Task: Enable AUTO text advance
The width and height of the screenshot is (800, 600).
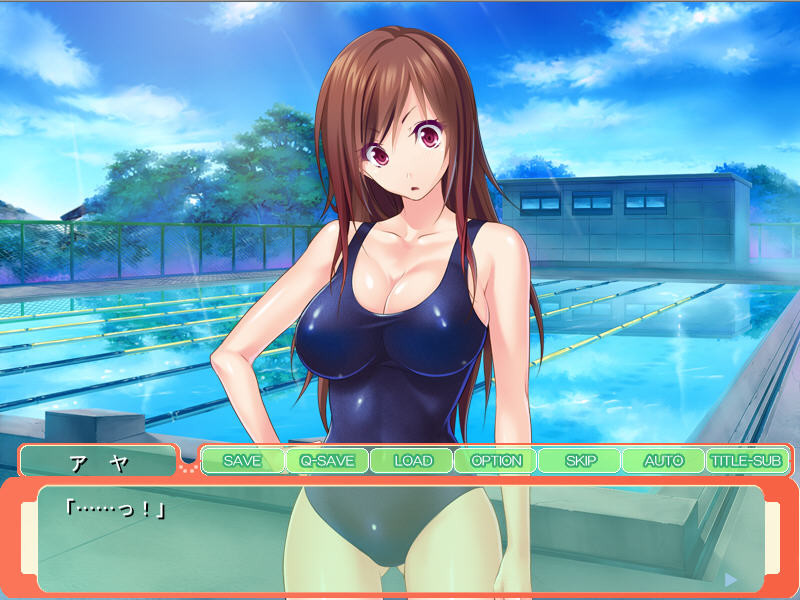Action: click(663, 461)
